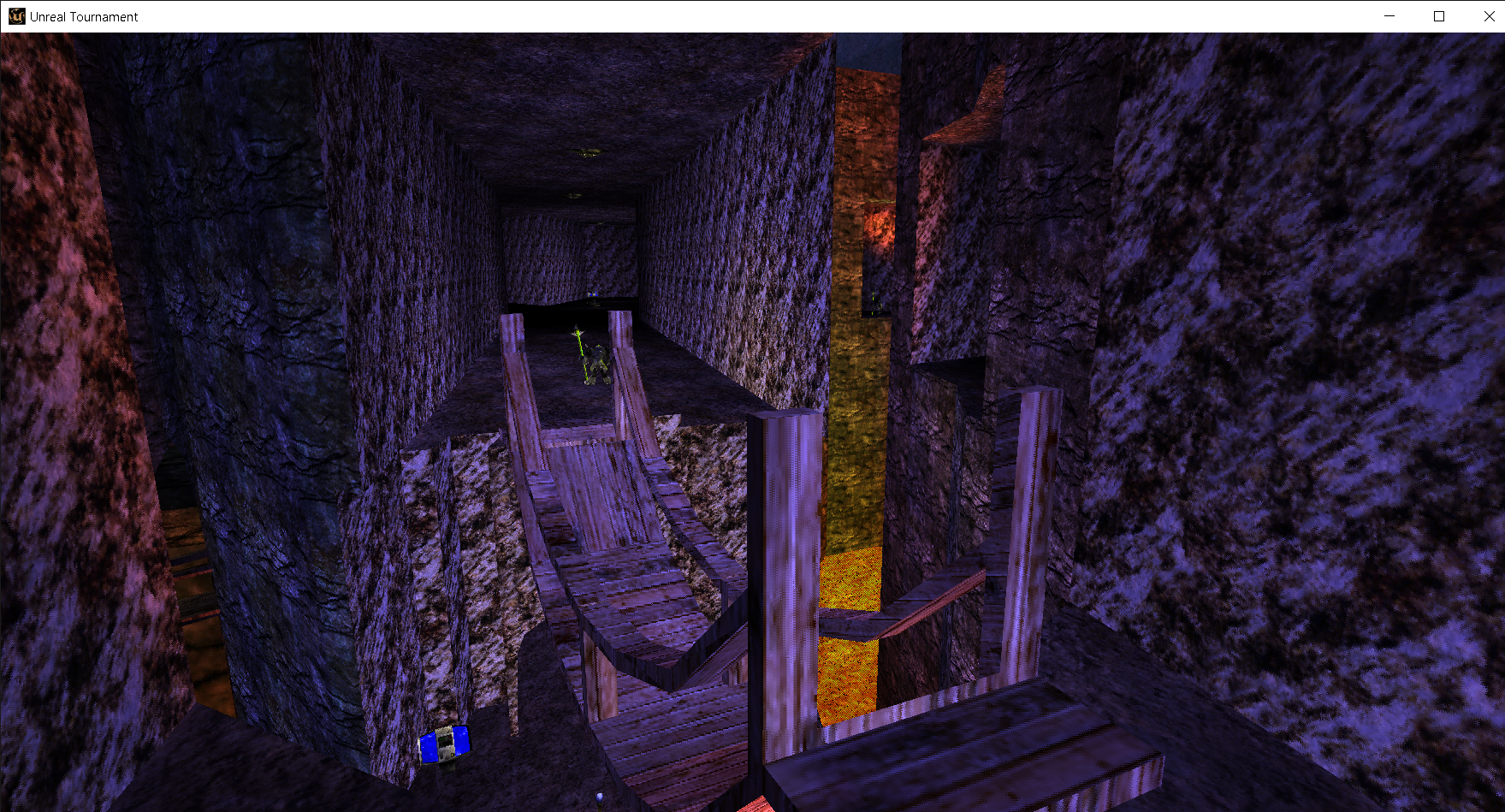This screenshot has height=812, width=1505.
Task: Click the distant bot near the orange wall
Action: [874, 304]
